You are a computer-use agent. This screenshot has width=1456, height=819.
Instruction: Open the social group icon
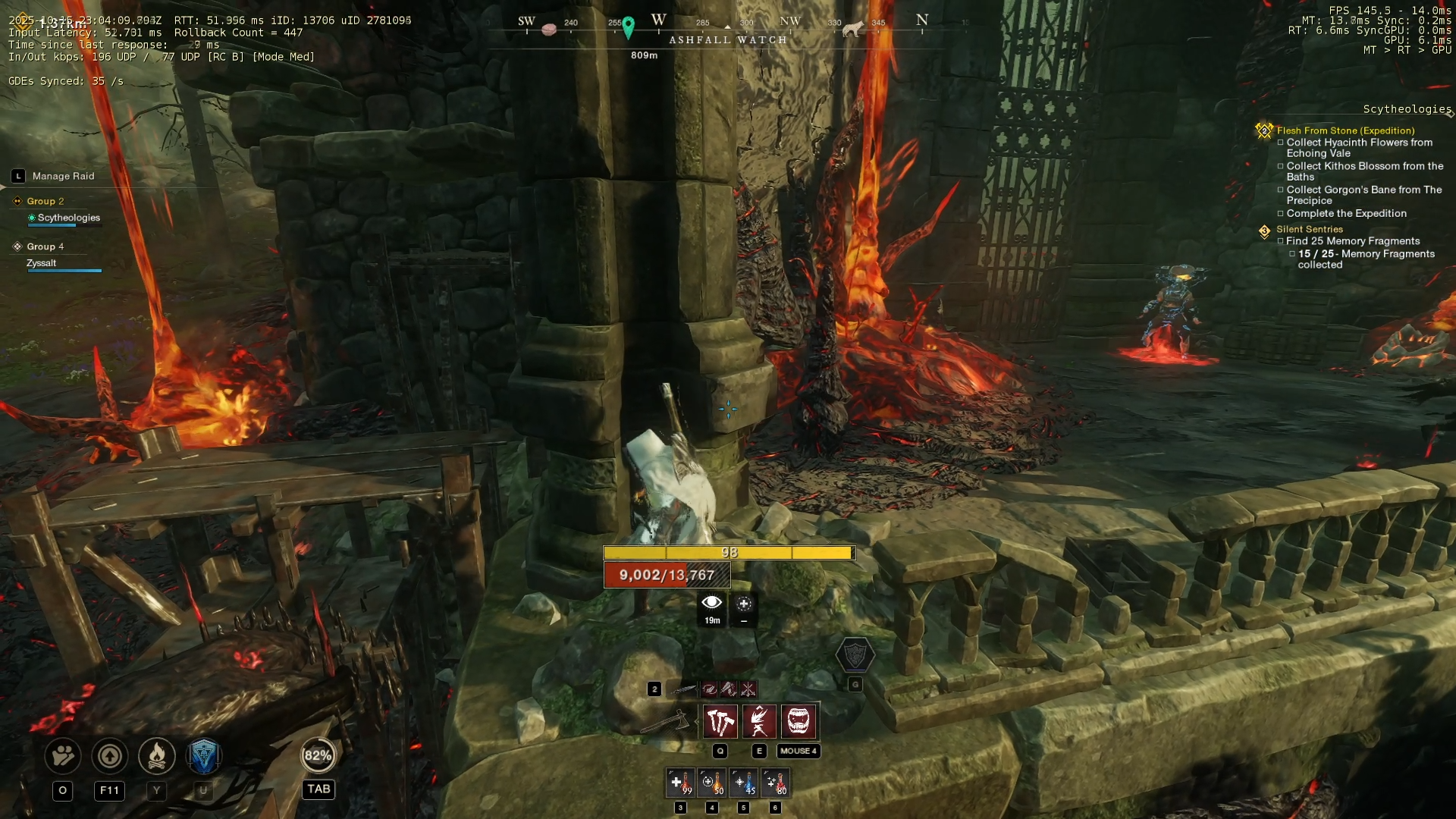coord(63,756)
